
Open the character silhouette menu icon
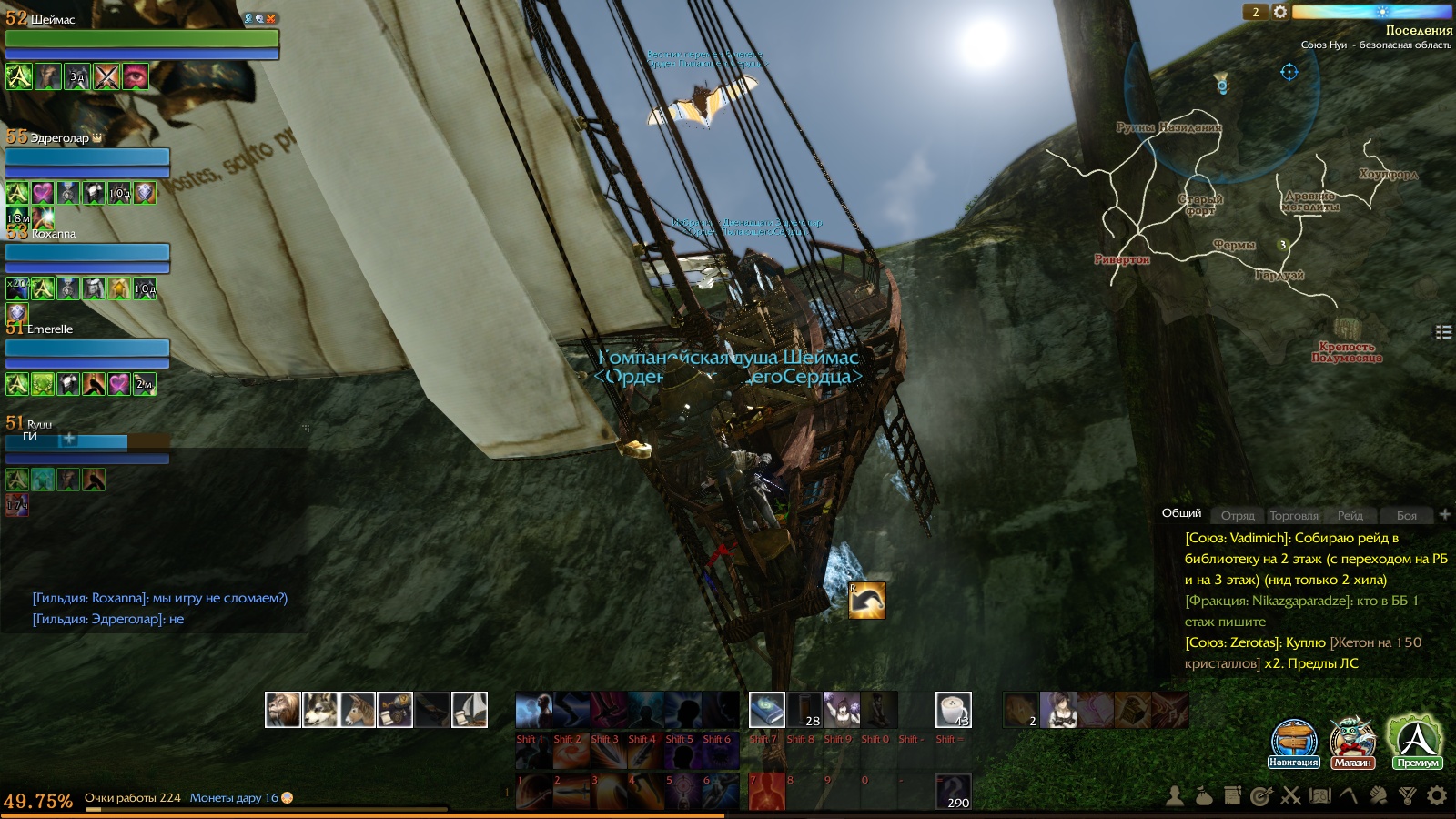click(1175, 796)
